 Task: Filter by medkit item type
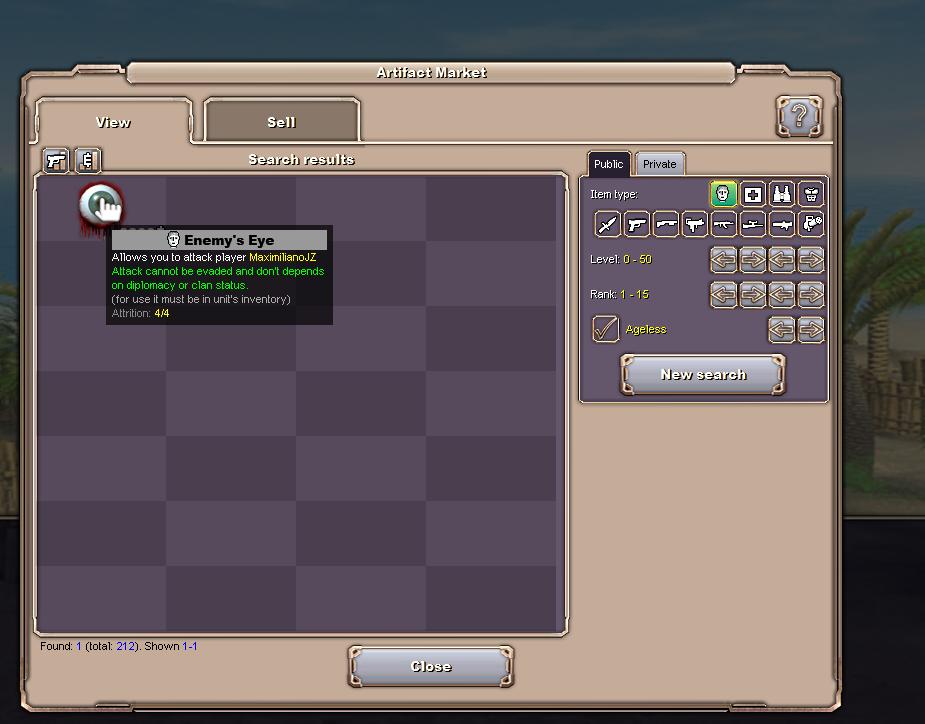point(753,194)
